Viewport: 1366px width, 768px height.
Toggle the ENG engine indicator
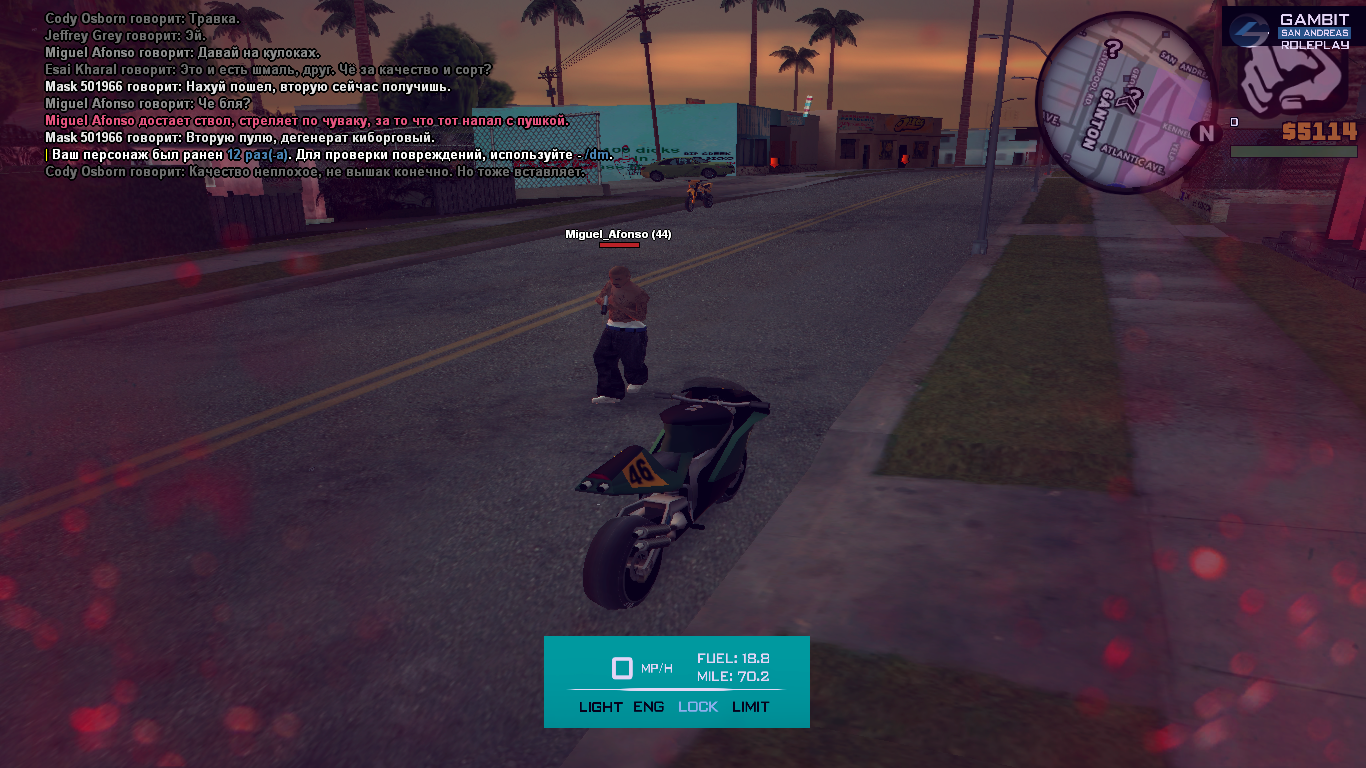(x=649, y=707)
